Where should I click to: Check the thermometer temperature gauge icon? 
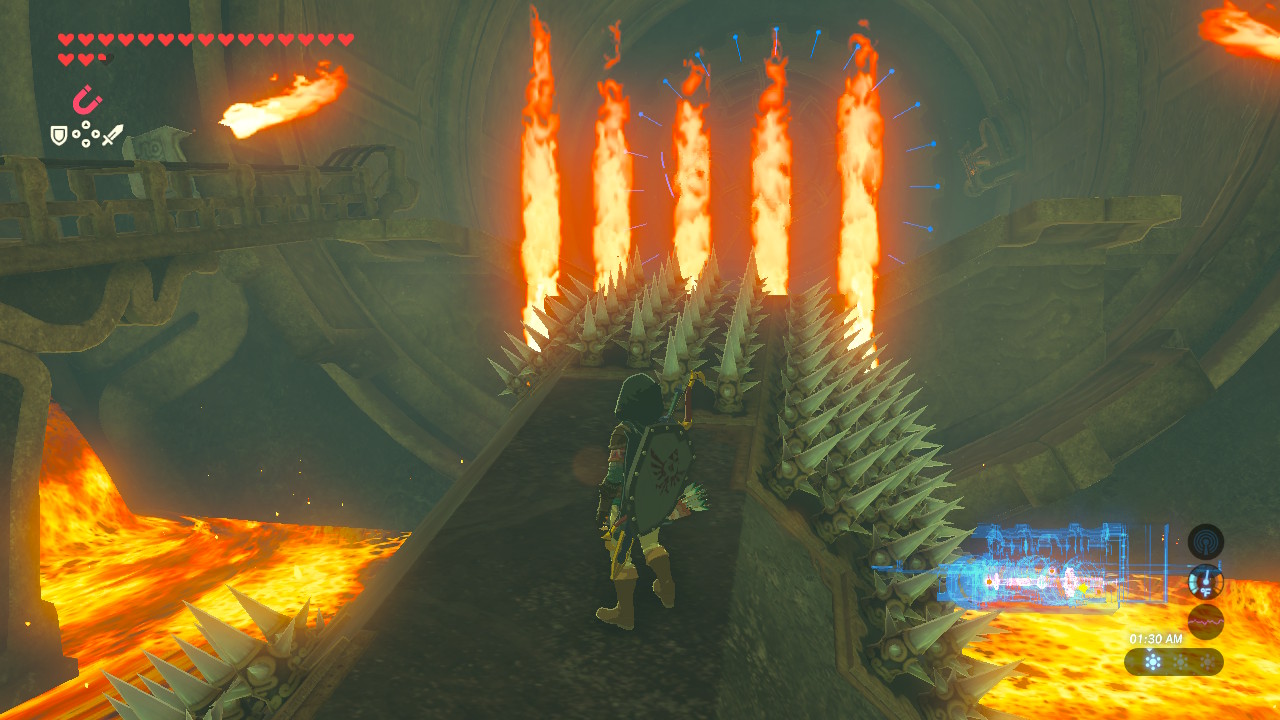(1205, 581)
